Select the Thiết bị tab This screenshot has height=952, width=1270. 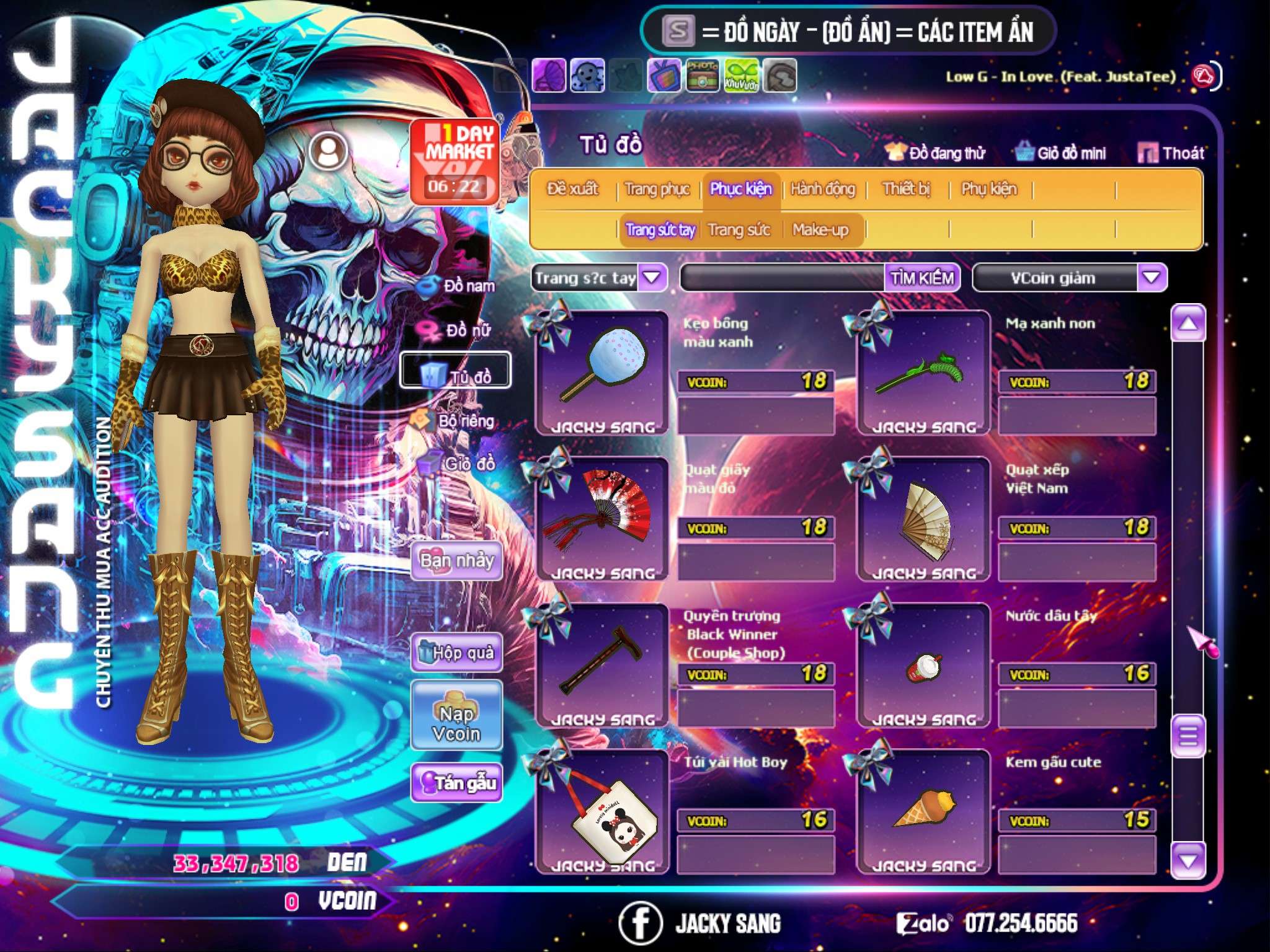pyautogui.click(x=906, y=189)
